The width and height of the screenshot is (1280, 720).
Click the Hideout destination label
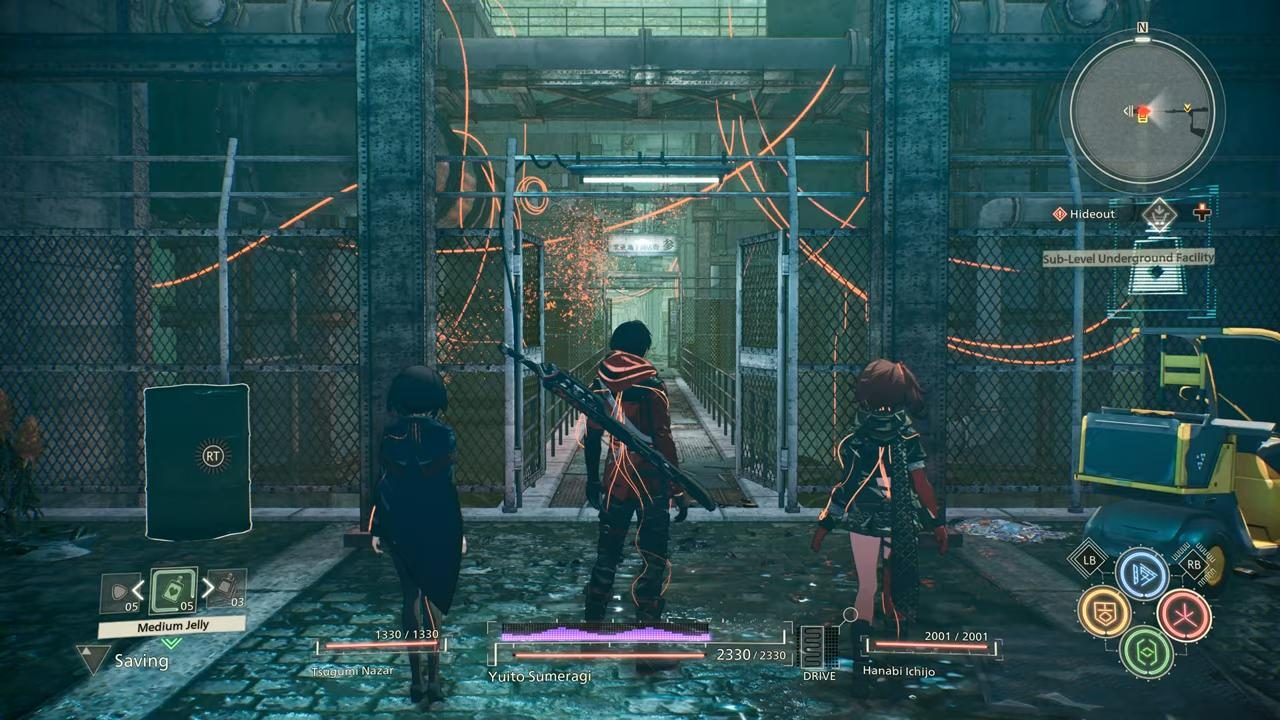(x=1092, y=213)
